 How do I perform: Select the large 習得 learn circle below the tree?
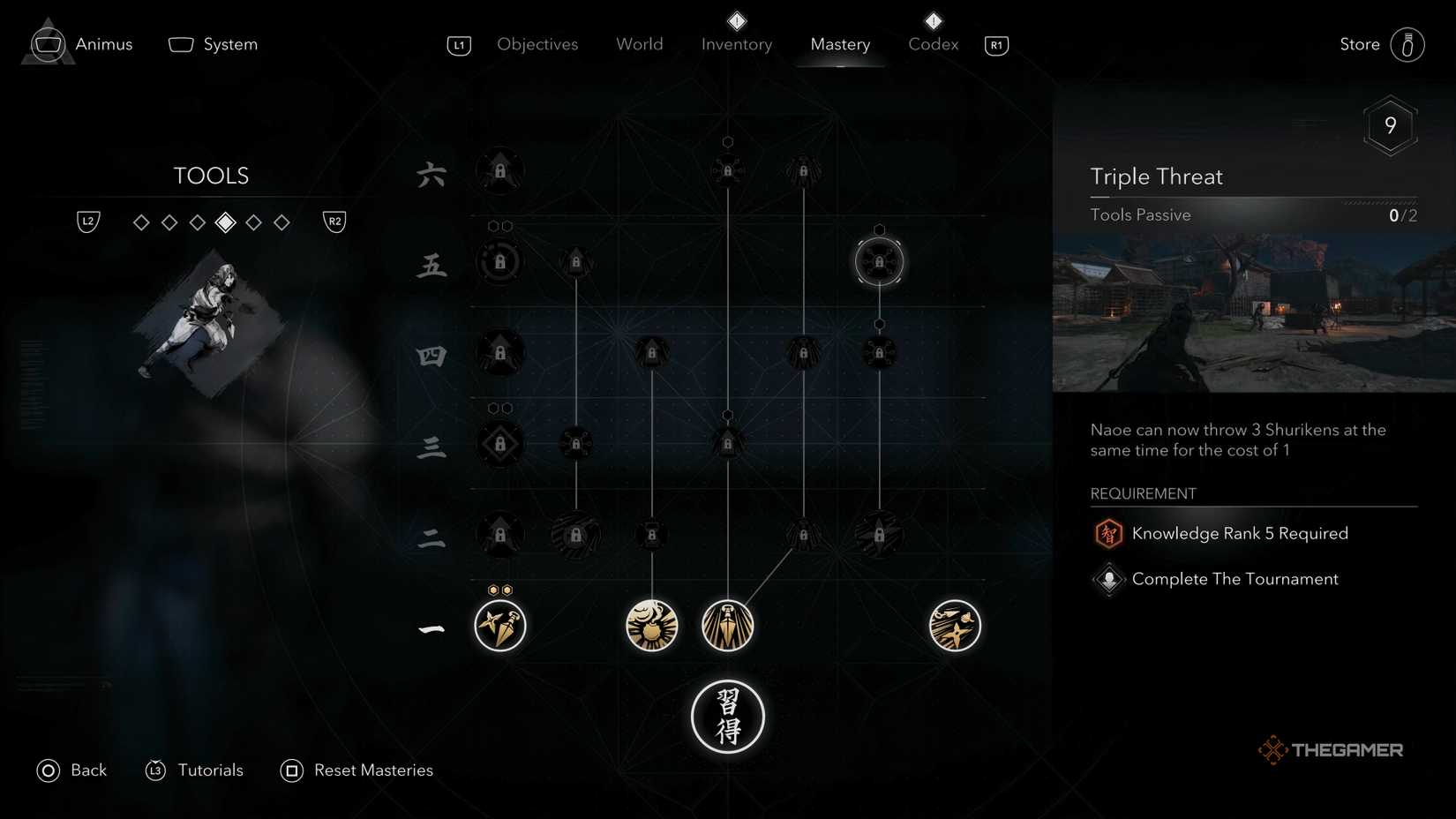[727, 717]
